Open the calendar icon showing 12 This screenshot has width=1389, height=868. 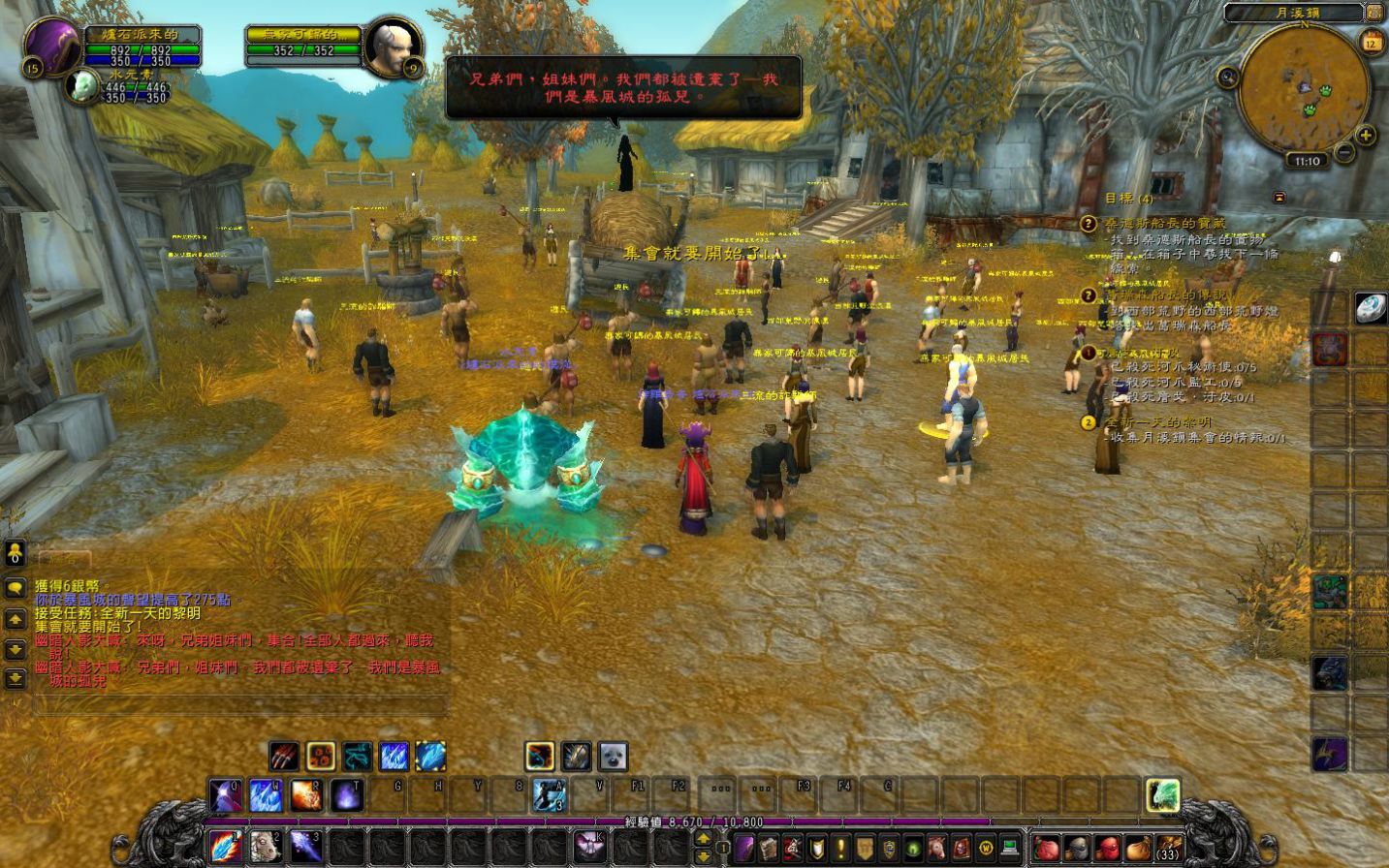pyautogui.click(x=1371, y=42)
